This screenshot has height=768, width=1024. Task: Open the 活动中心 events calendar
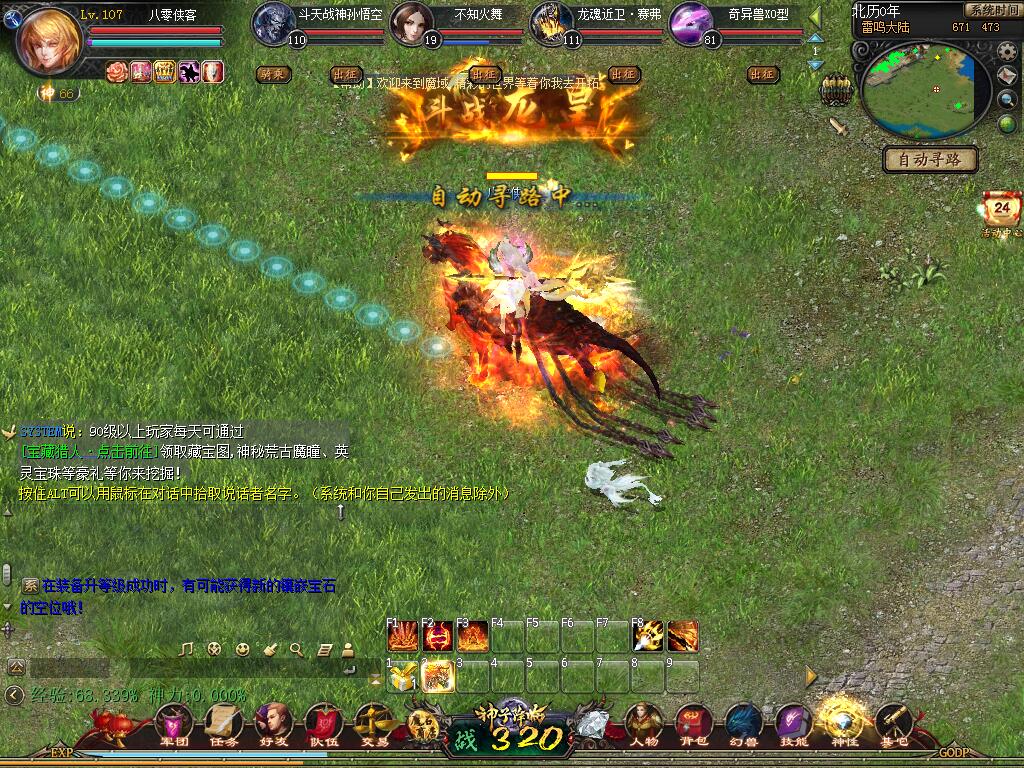1002,212
